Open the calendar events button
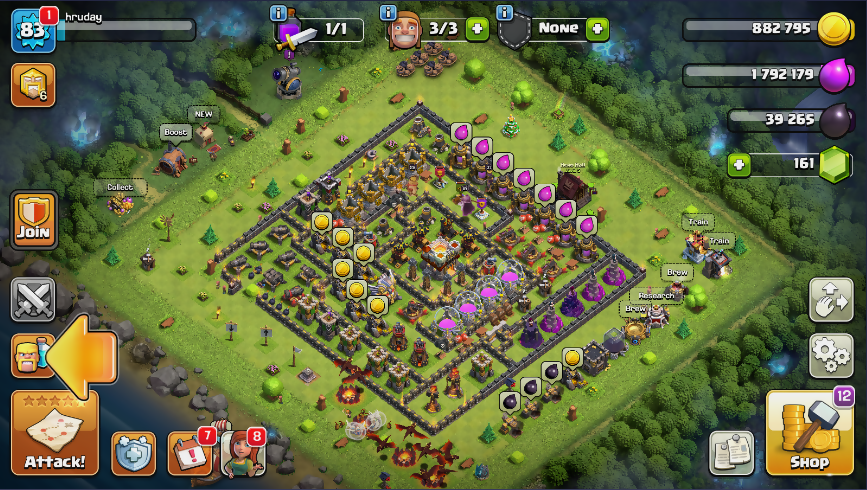The image size is (867, 490). point(188,453)
